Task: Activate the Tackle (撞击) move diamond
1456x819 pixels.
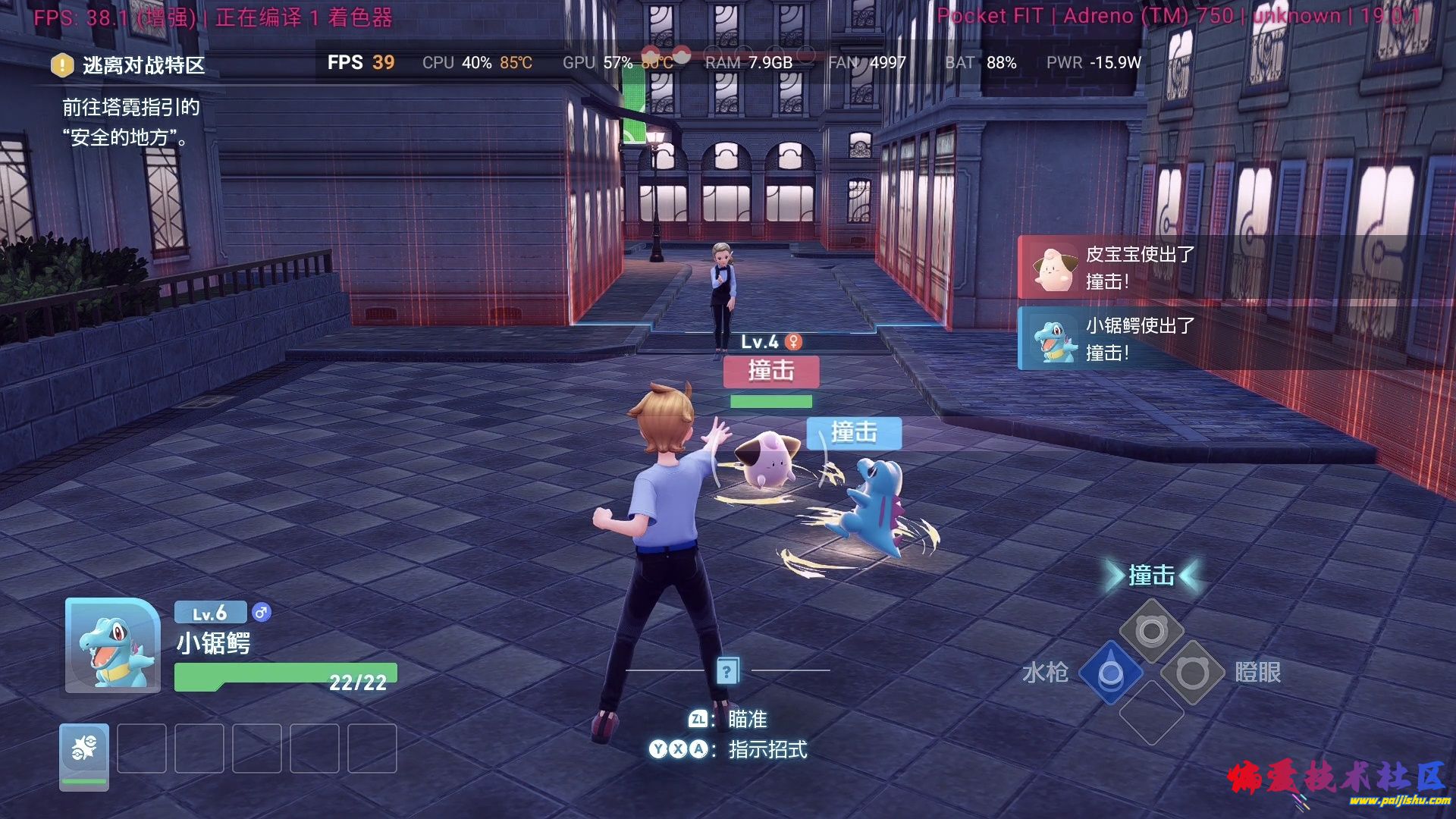Action: pos(1151,630)
